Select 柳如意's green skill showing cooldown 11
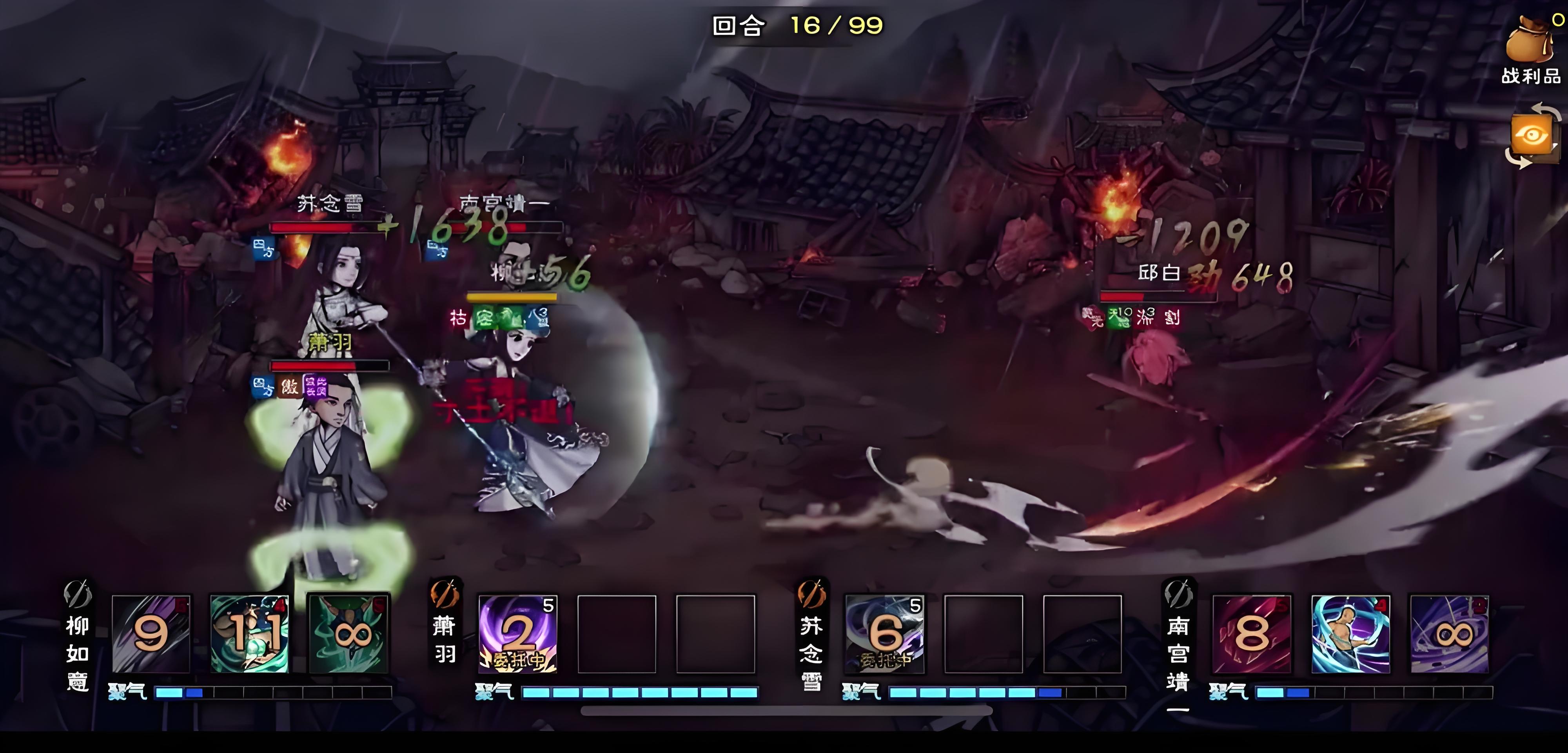The image size is (1568, 753). coord(250,634)
